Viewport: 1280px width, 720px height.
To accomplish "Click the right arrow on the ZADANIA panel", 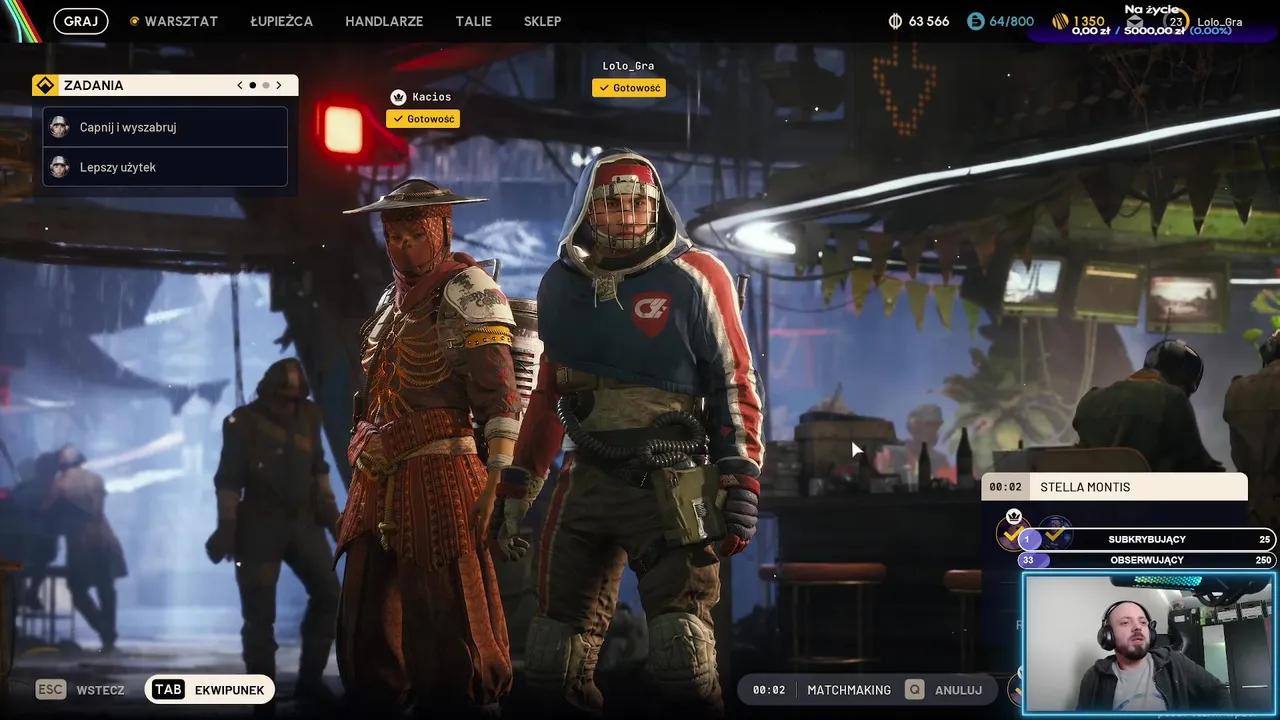I will coord(279,84).
